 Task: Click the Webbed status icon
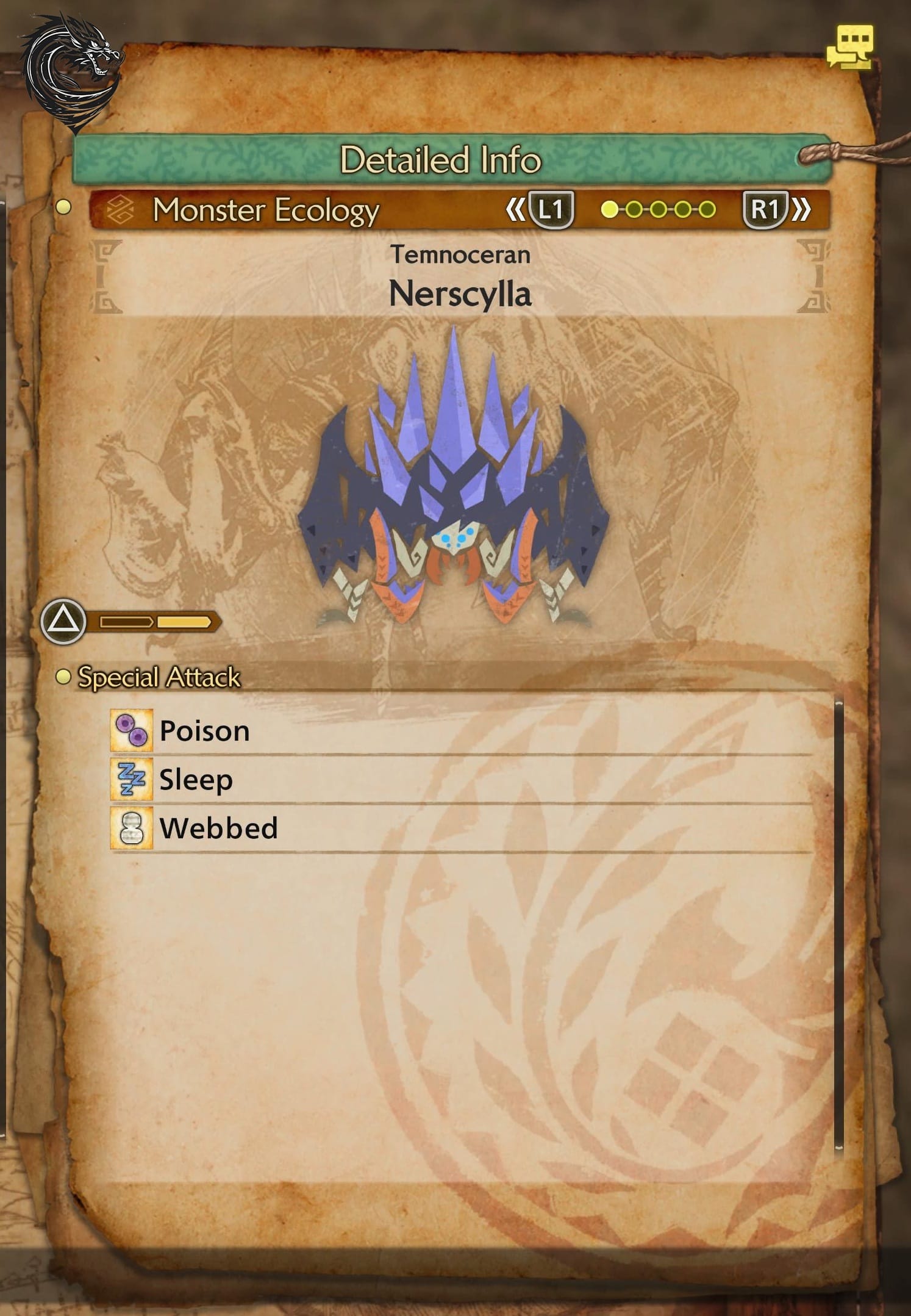click(x=133, y=827)
